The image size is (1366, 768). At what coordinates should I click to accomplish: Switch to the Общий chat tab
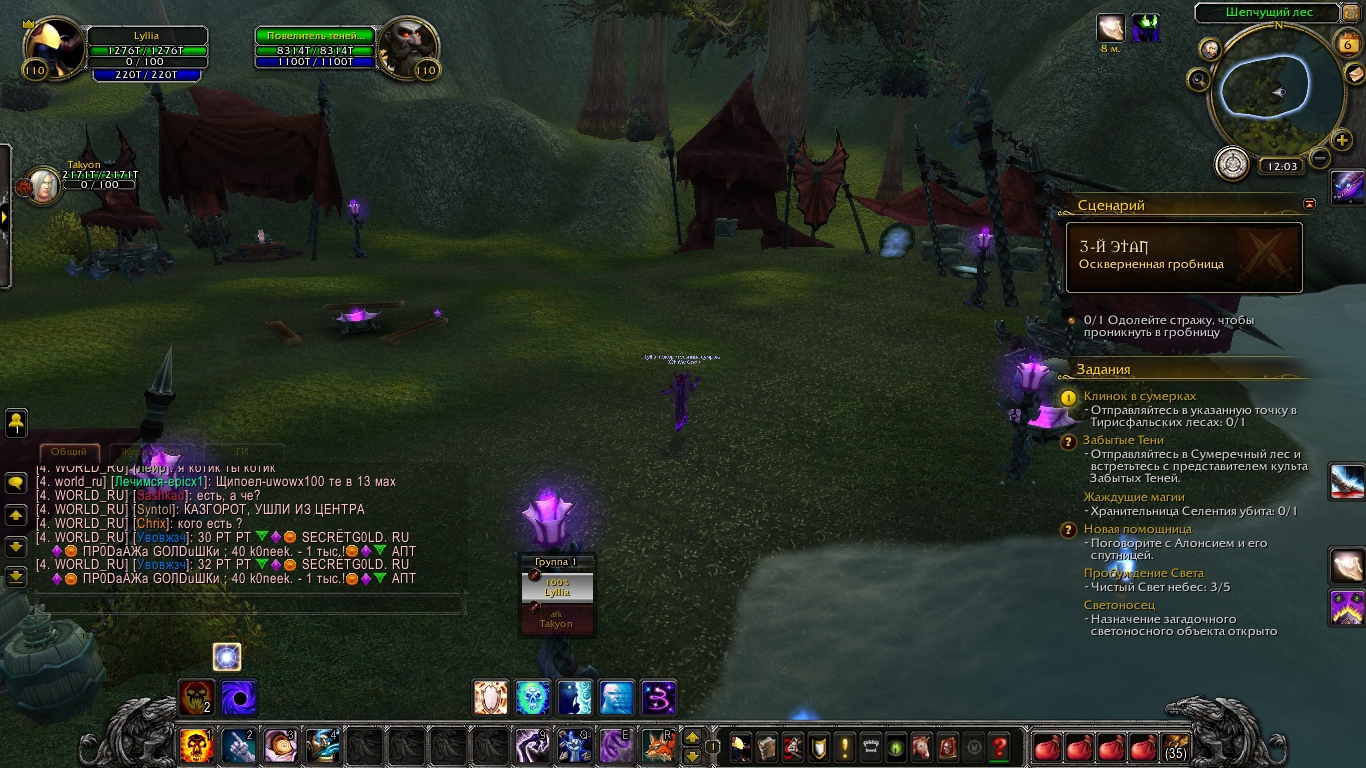point(69,452)
